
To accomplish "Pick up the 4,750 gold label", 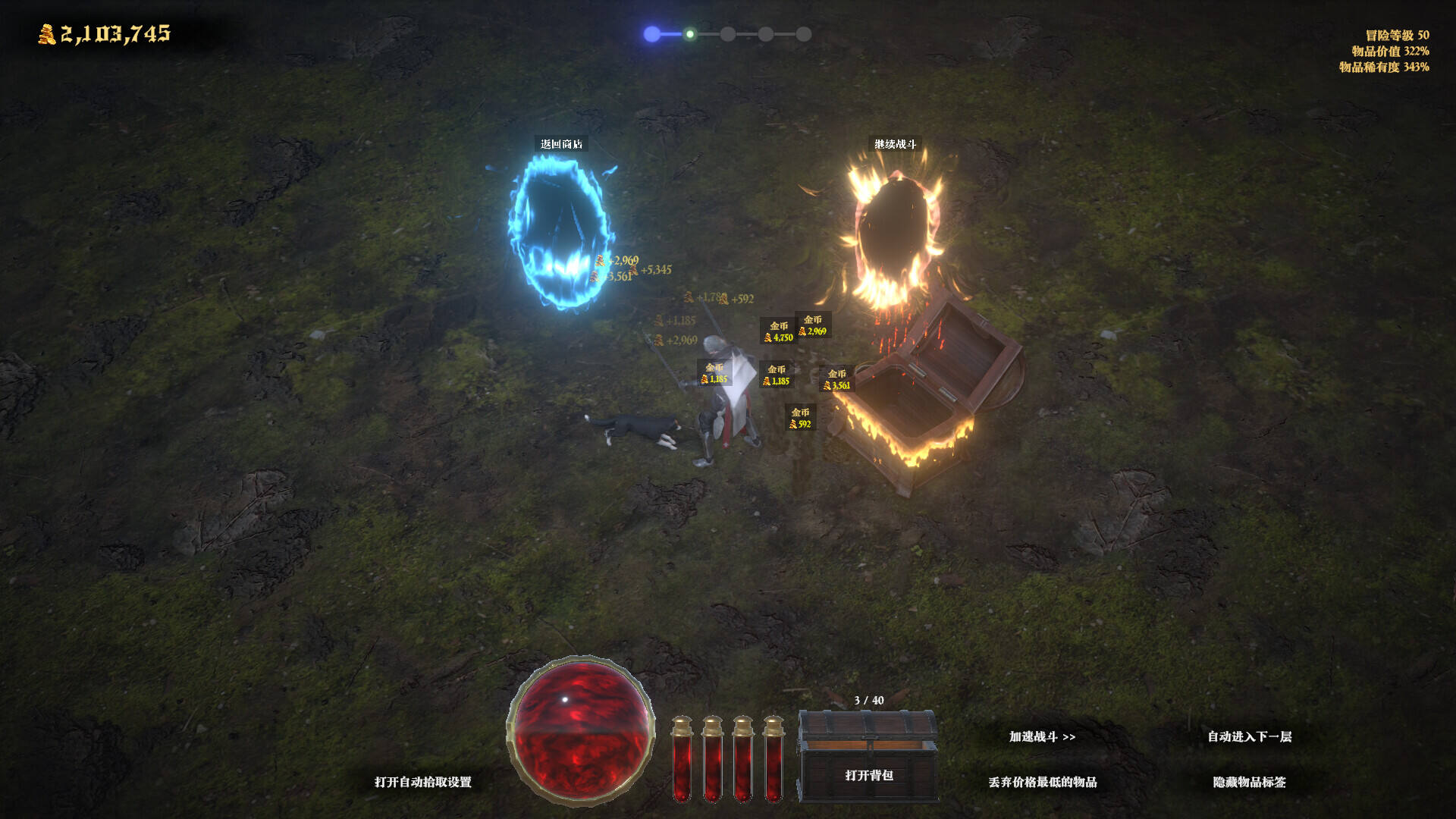I will [779, 332].
